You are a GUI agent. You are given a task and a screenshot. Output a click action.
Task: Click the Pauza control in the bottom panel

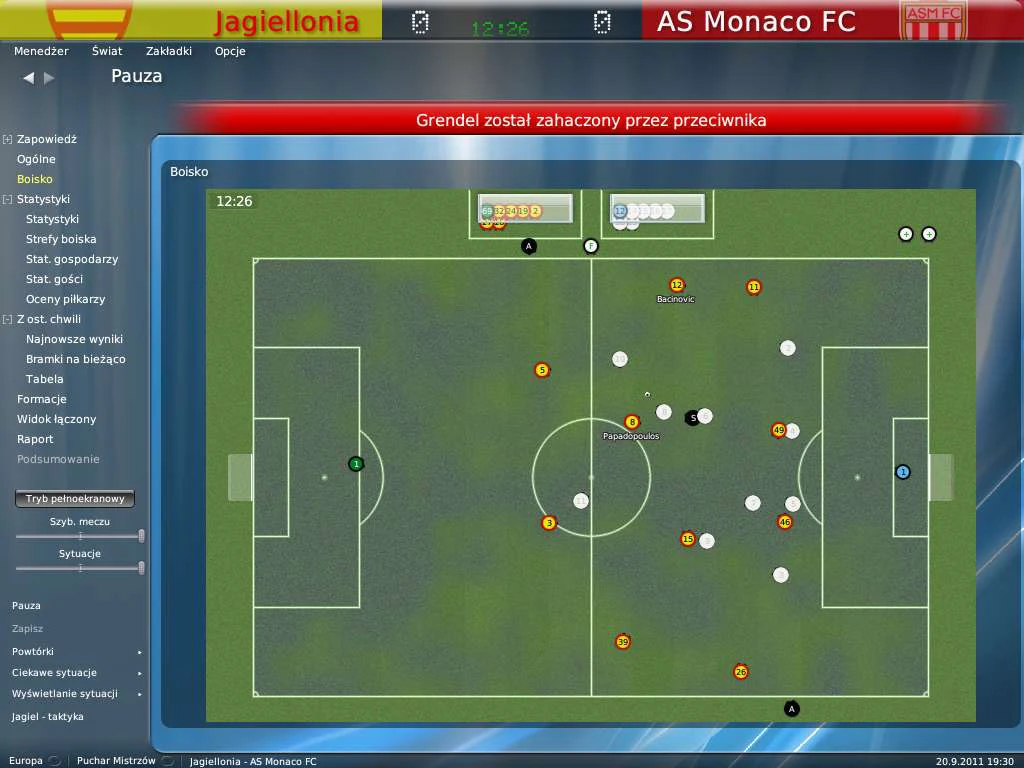(x=26, y=606)
